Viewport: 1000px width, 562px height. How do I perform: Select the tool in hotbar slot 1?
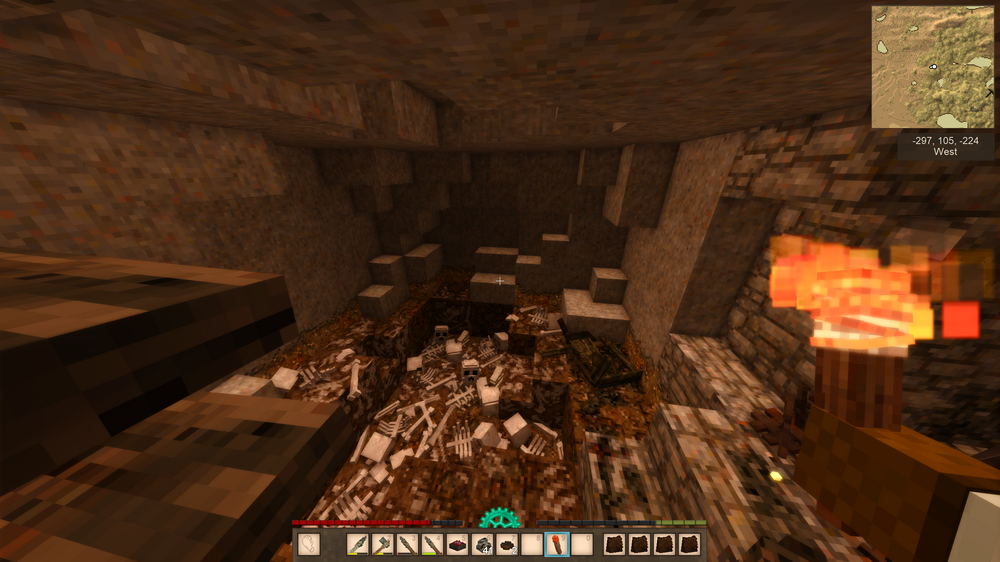[358, 545]
